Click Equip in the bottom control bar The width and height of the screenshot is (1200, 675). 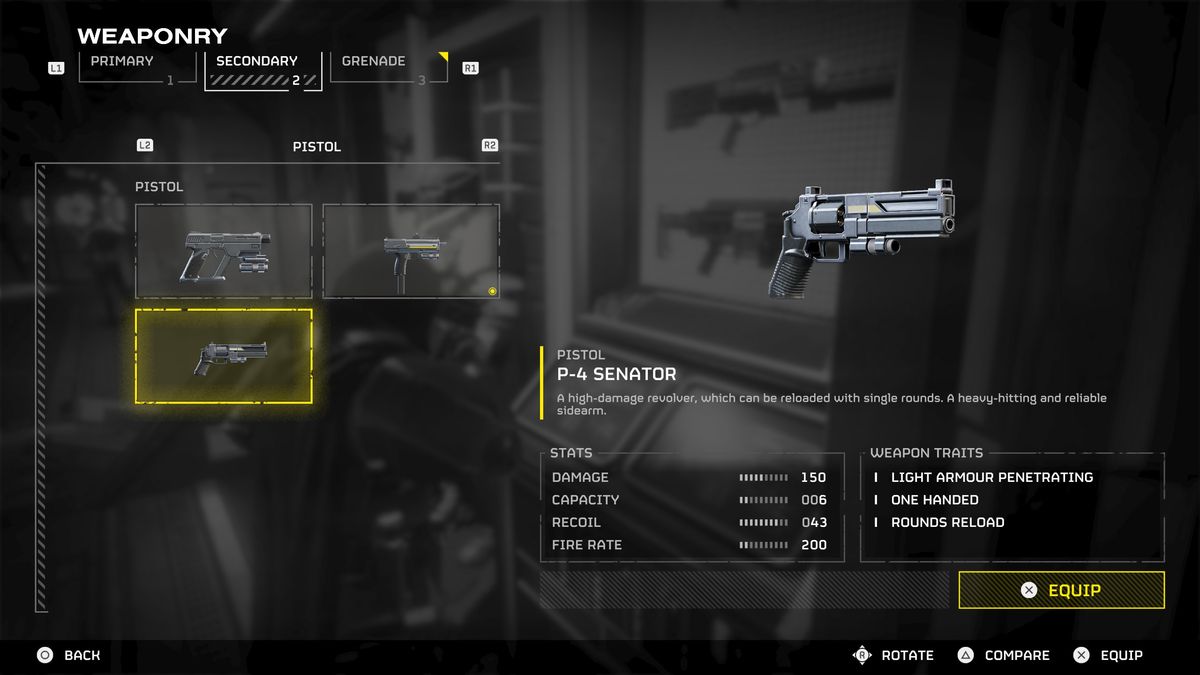tap(1108, 655)
